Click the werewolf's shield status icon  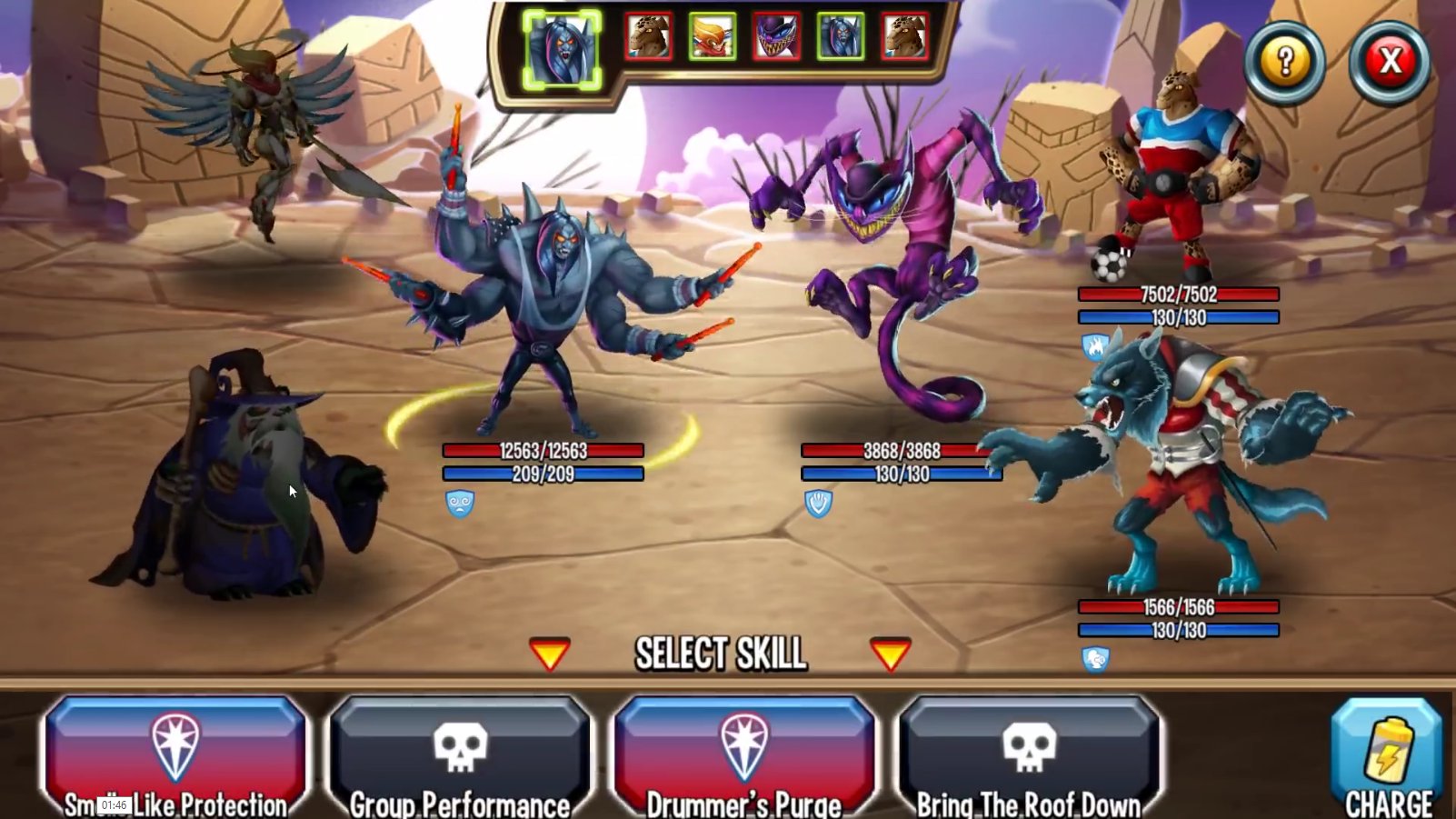1095,658
